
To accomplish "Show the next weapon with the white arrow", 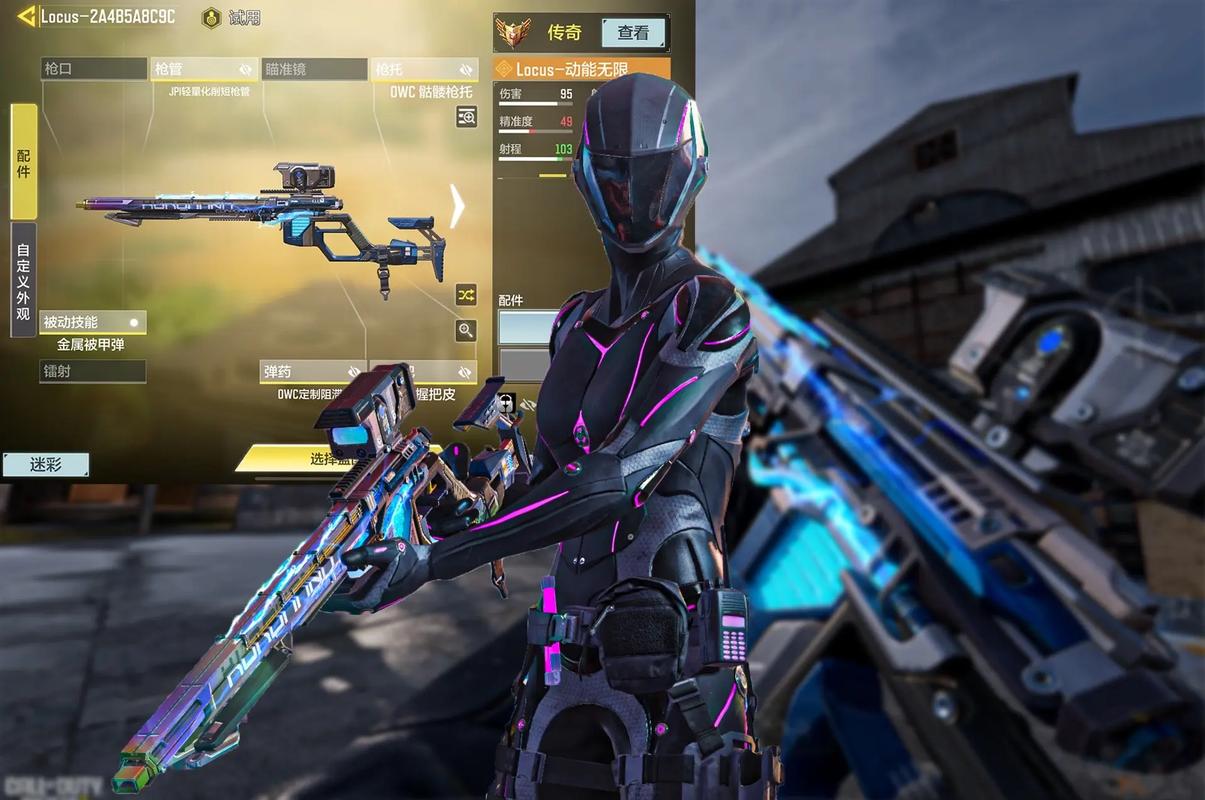I will pos(458,205).
